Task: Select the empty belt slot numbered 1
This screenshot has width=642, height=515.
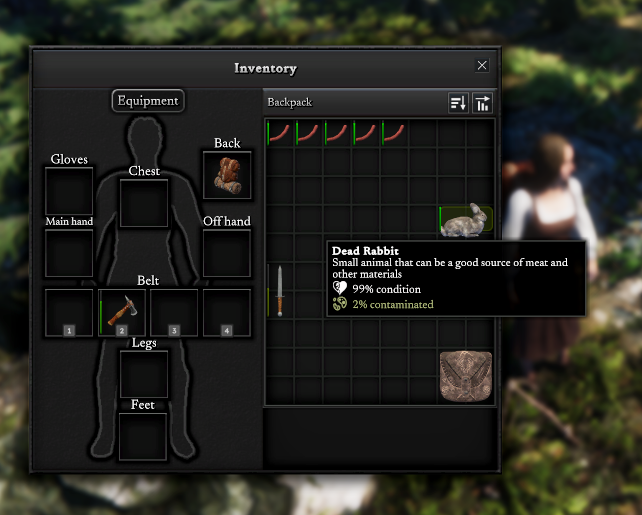Action: (69, 312)
